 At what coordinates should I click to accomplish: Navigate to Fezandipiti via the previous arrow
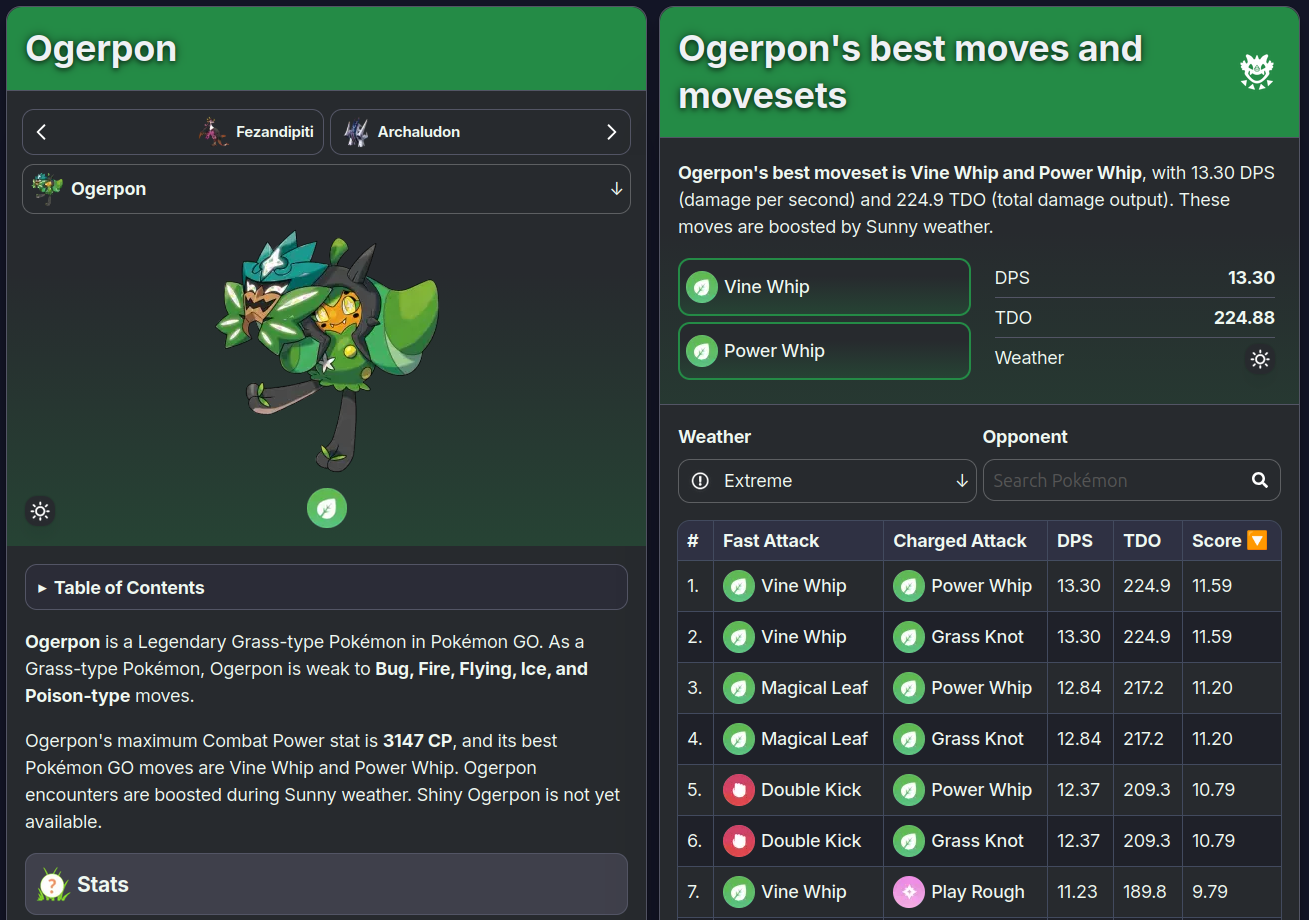[41, 131]
